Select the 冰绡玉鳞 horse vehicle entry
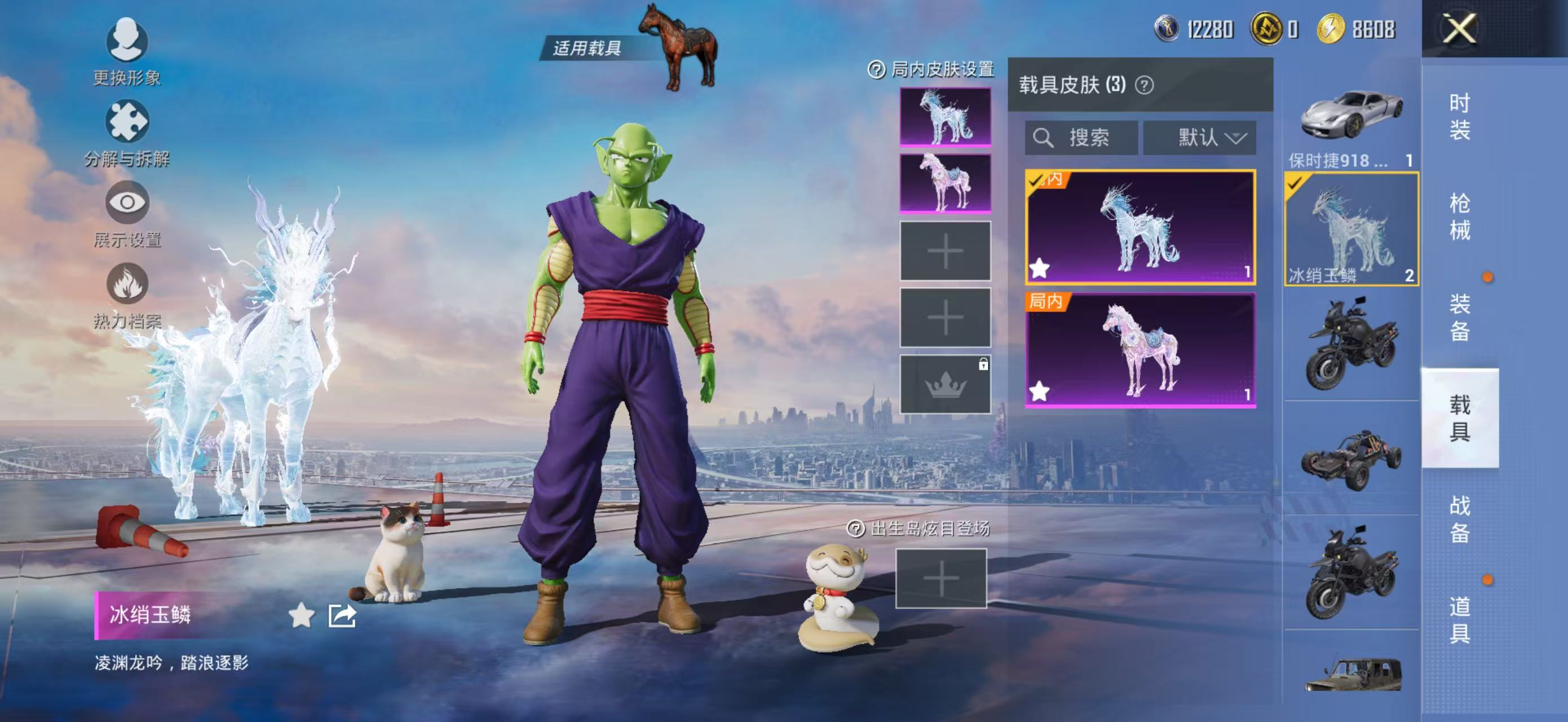 pos(1351,229)
